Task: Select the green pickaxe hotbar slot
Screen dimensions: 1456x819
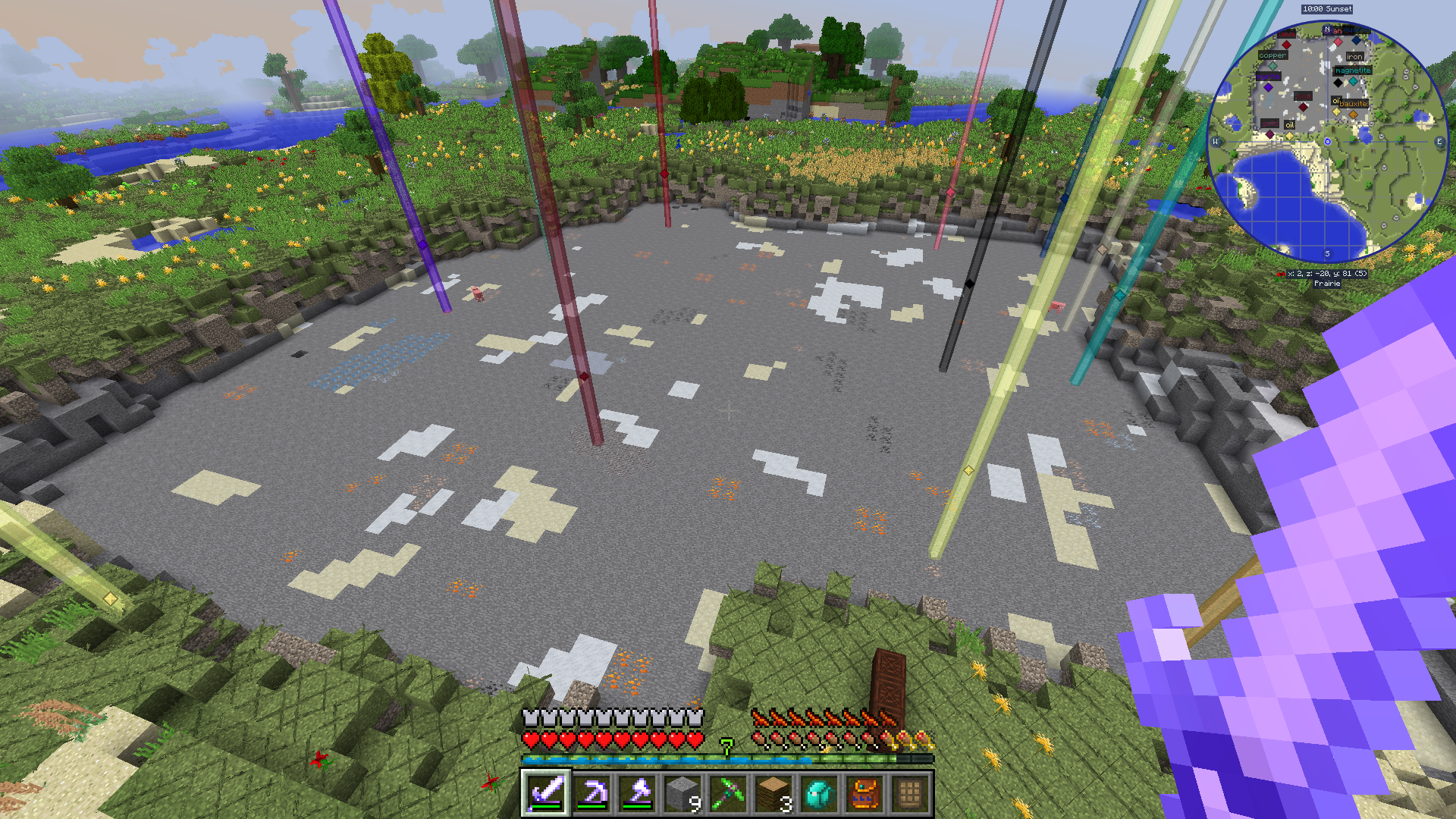Action: click(x=728, y=793)
